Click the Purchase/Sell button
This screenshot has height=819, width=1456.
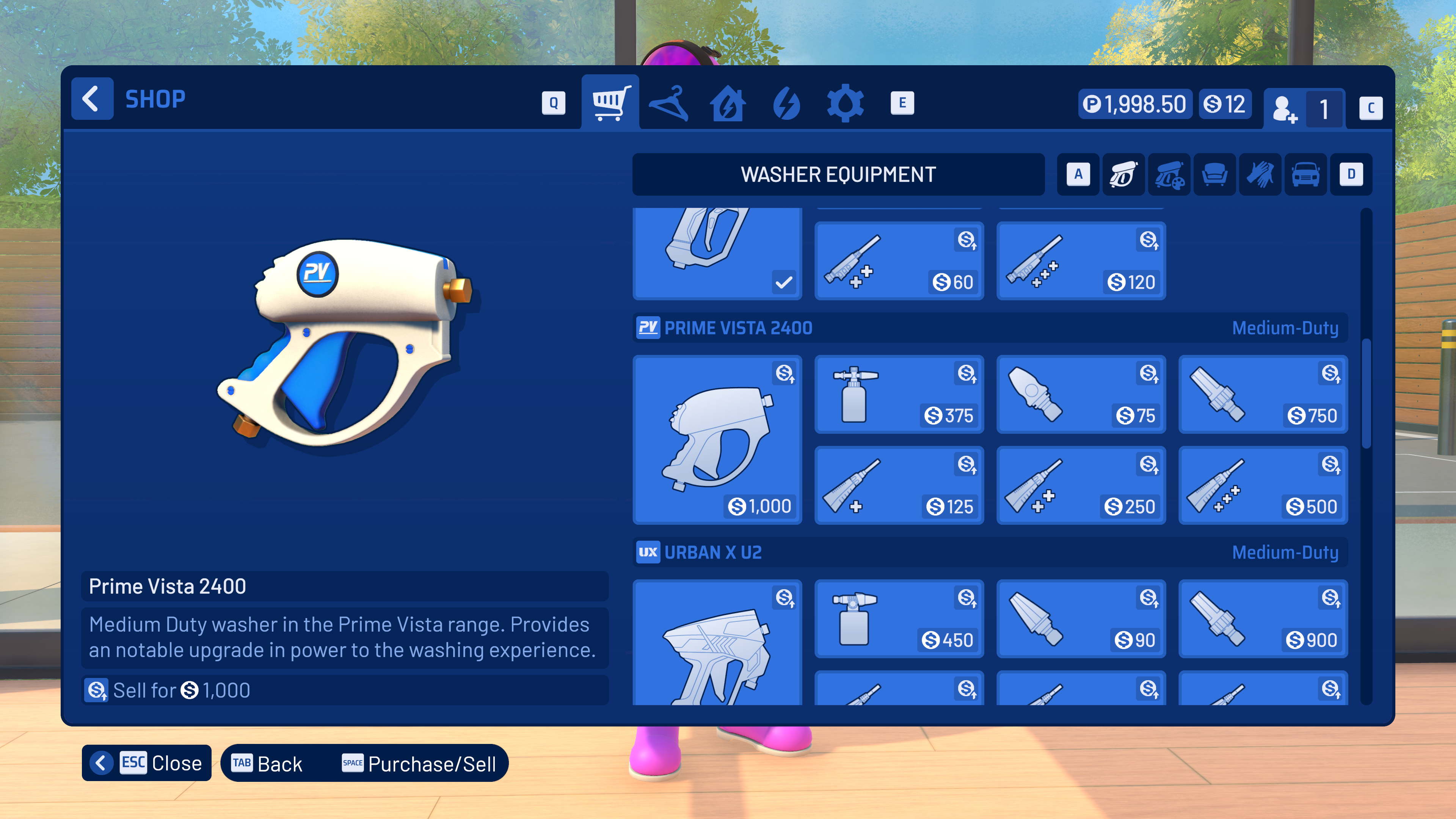[419, 764]
